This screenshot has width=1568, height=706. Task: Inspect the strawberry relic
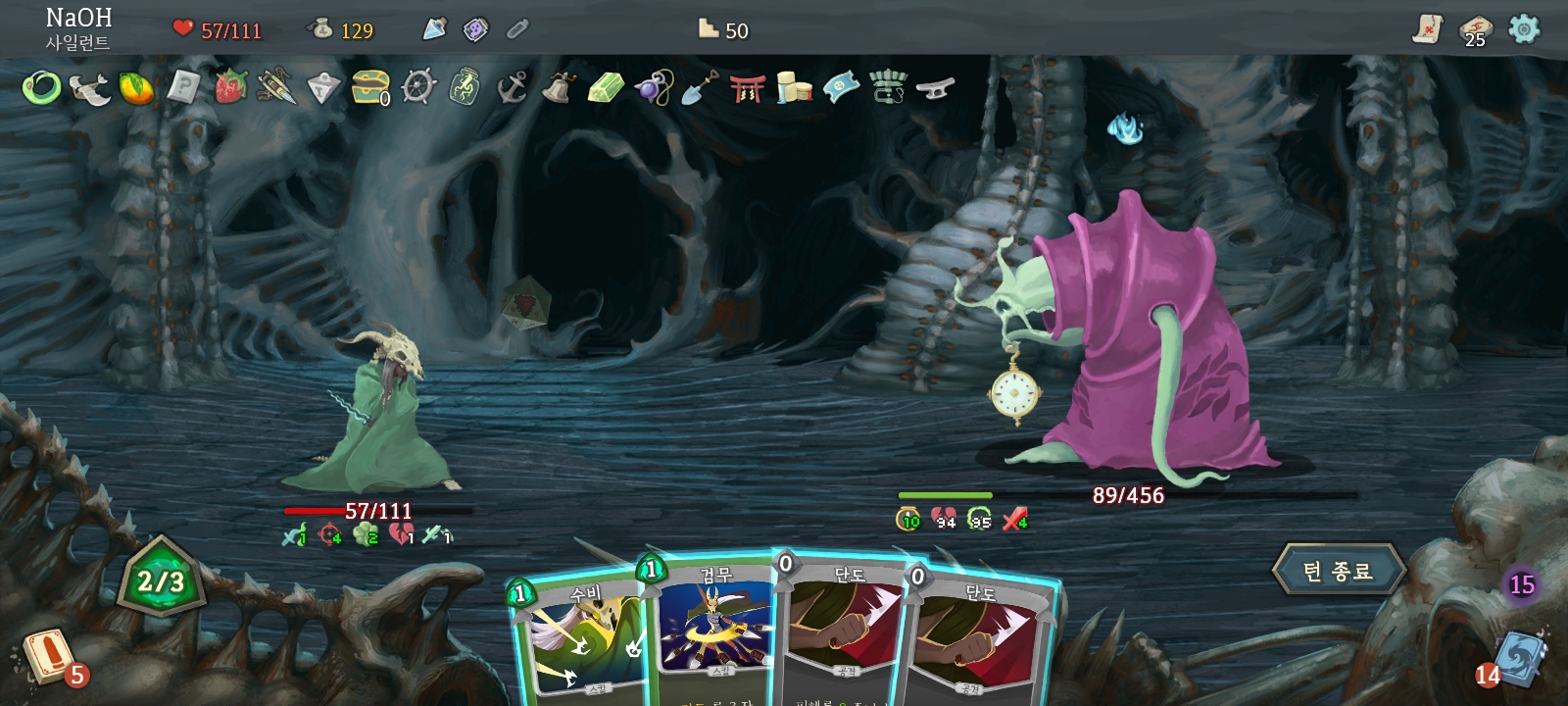(230, 86)
